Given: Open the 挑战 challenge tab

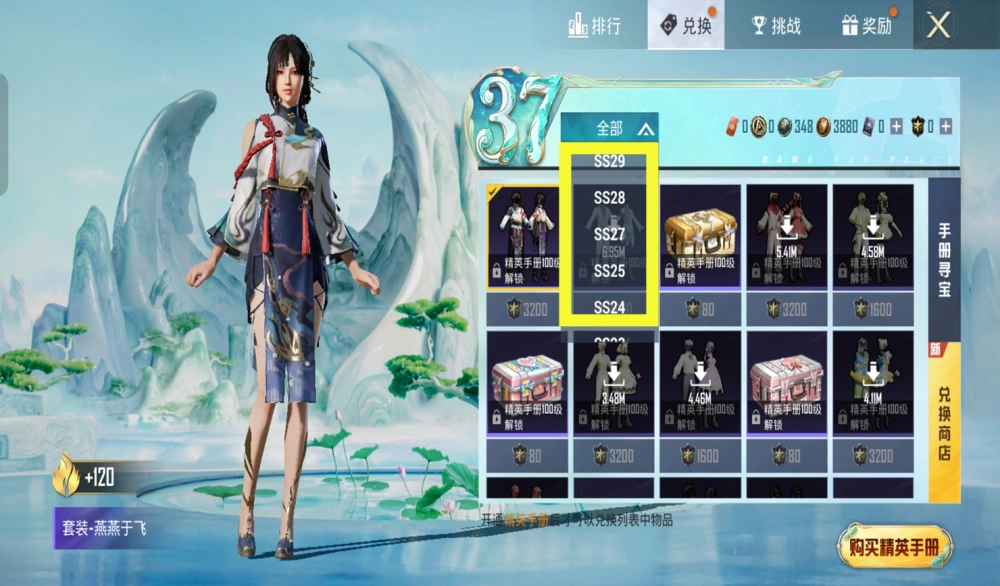Looking at the screenshot, I should point(775,26).
